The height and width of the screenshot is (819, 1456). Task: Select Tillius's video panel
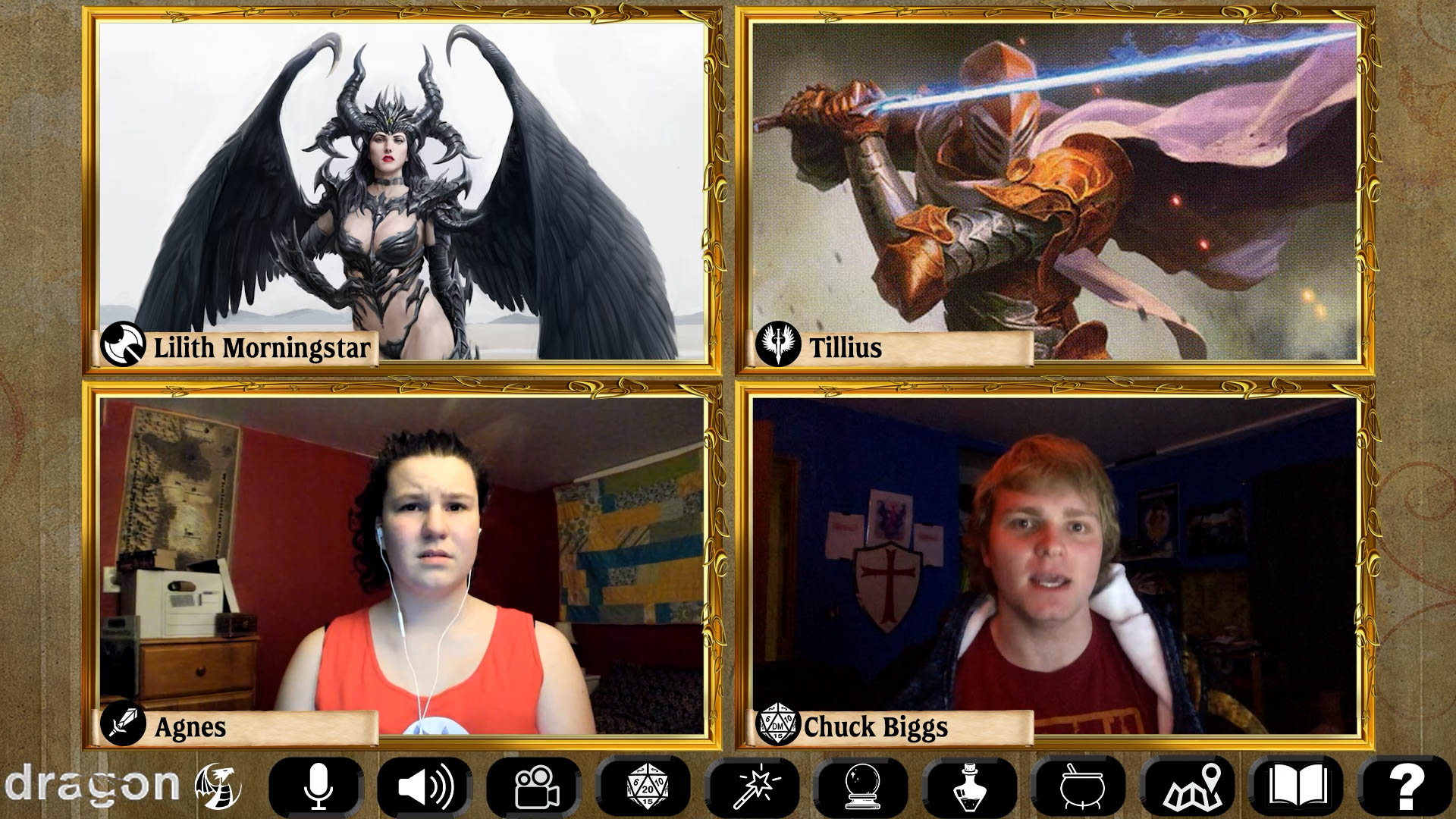1054,190
